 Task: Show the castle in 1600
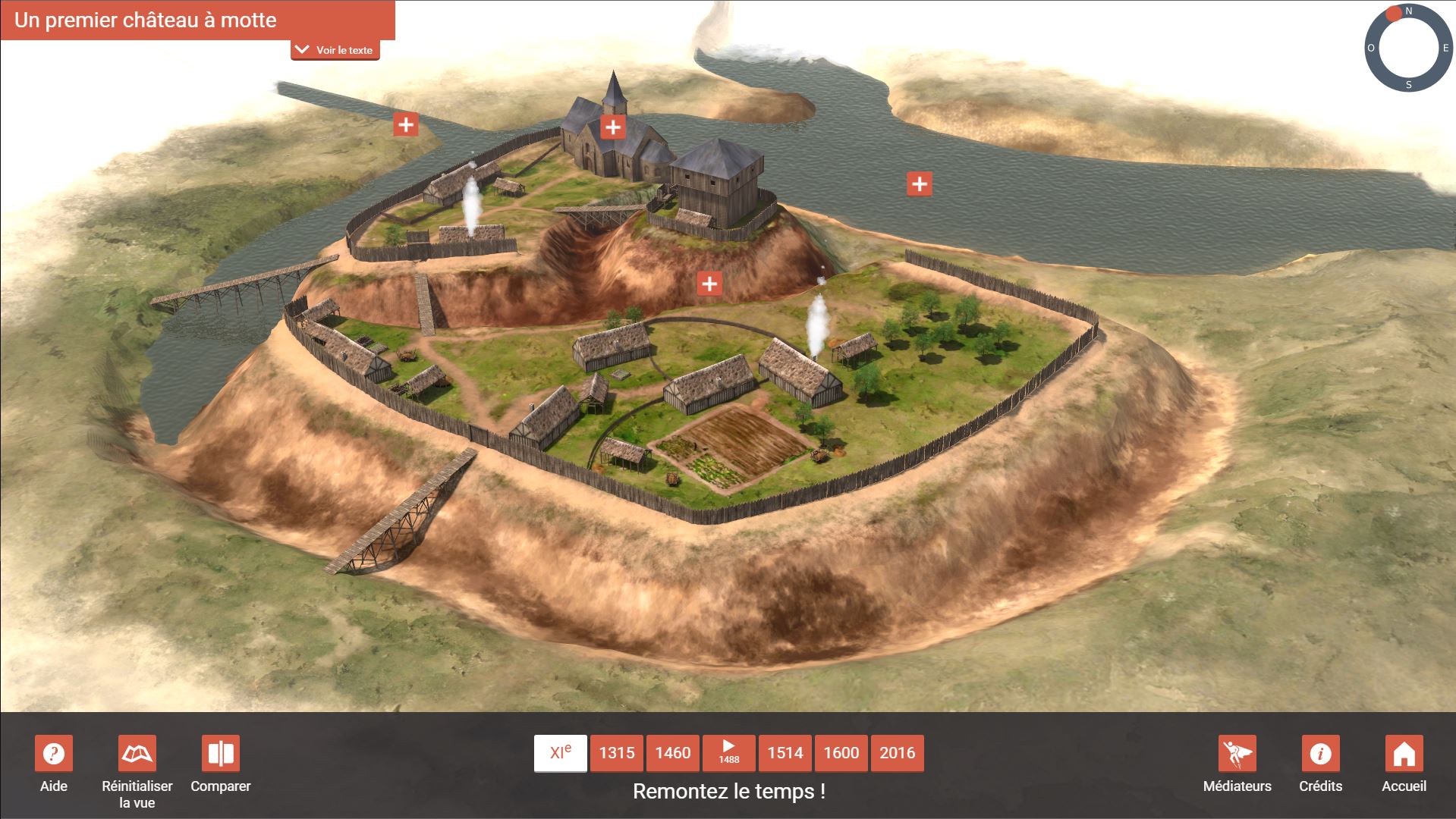tap(841, 753)
